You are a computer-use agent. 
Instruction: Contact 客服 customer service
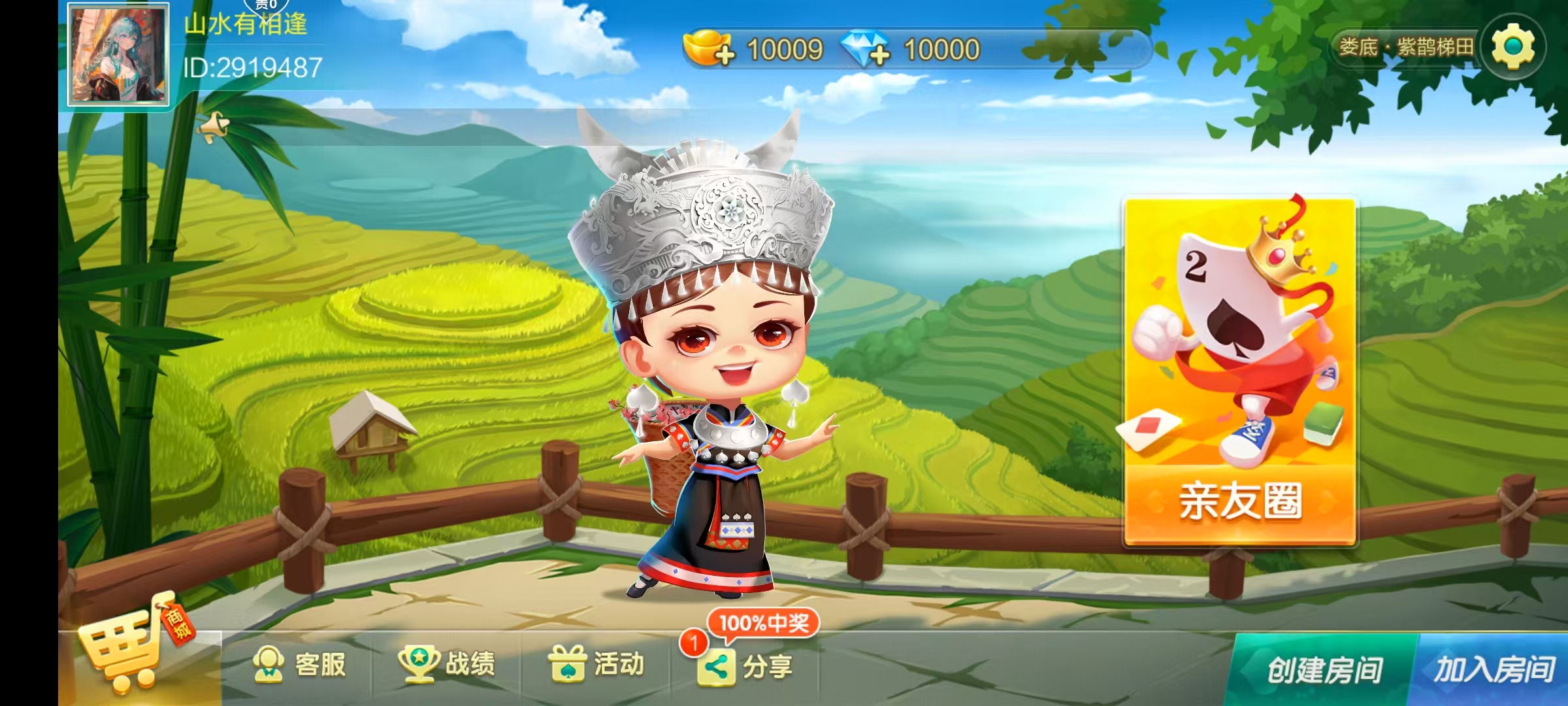click(299, 665)
